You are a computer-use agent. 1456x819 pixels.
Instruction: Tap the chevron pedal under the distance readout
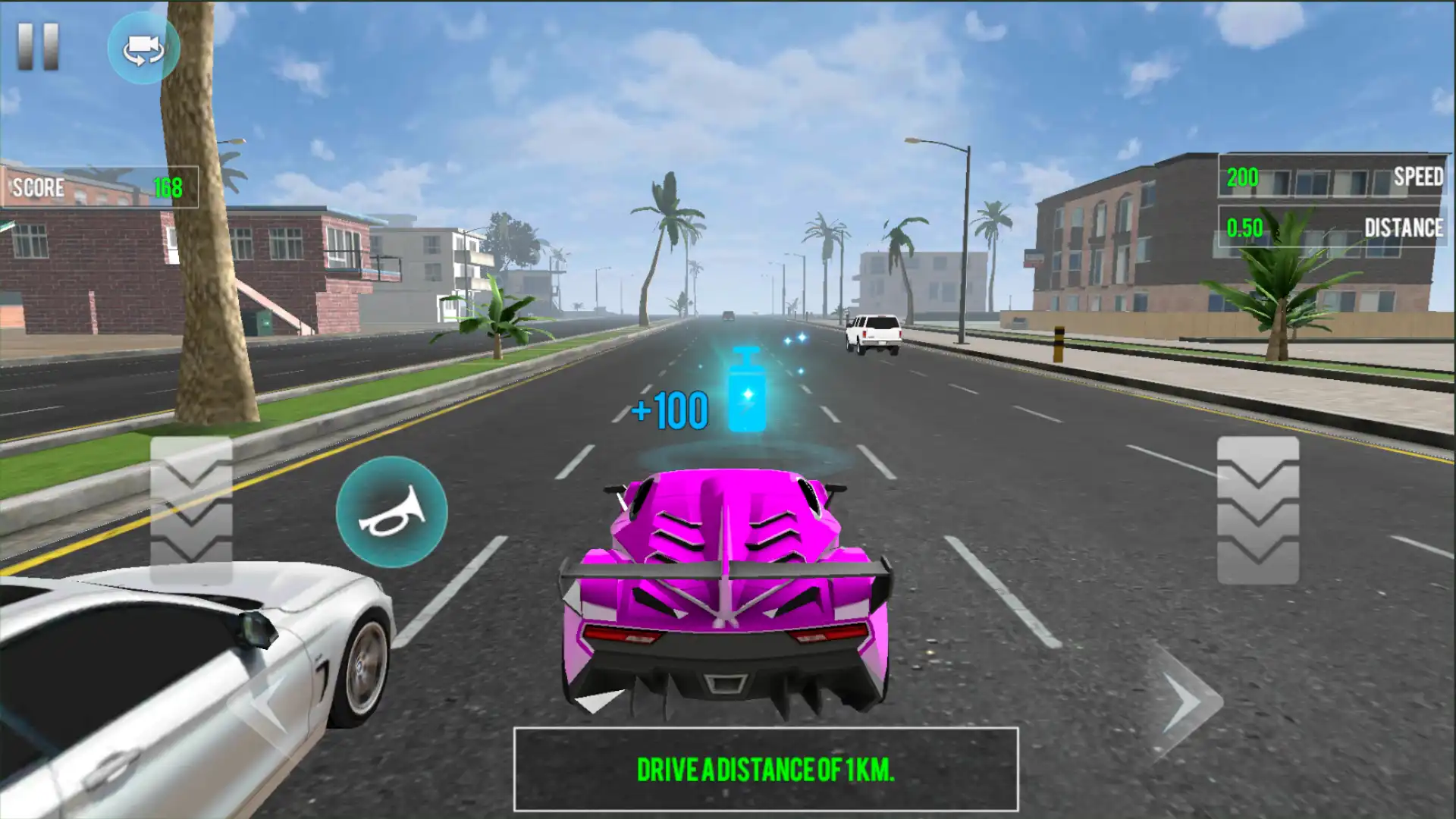pyautogui.click(x=1257, y=510)
